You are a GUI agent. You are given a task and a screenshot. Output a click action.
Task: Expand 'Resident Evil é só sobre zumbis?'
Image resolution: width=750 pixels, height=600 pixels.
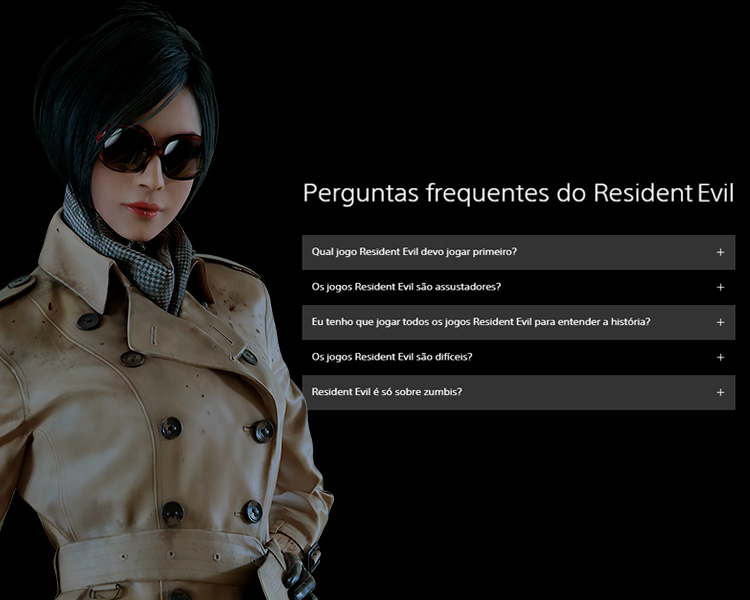[x=518, y=392]
